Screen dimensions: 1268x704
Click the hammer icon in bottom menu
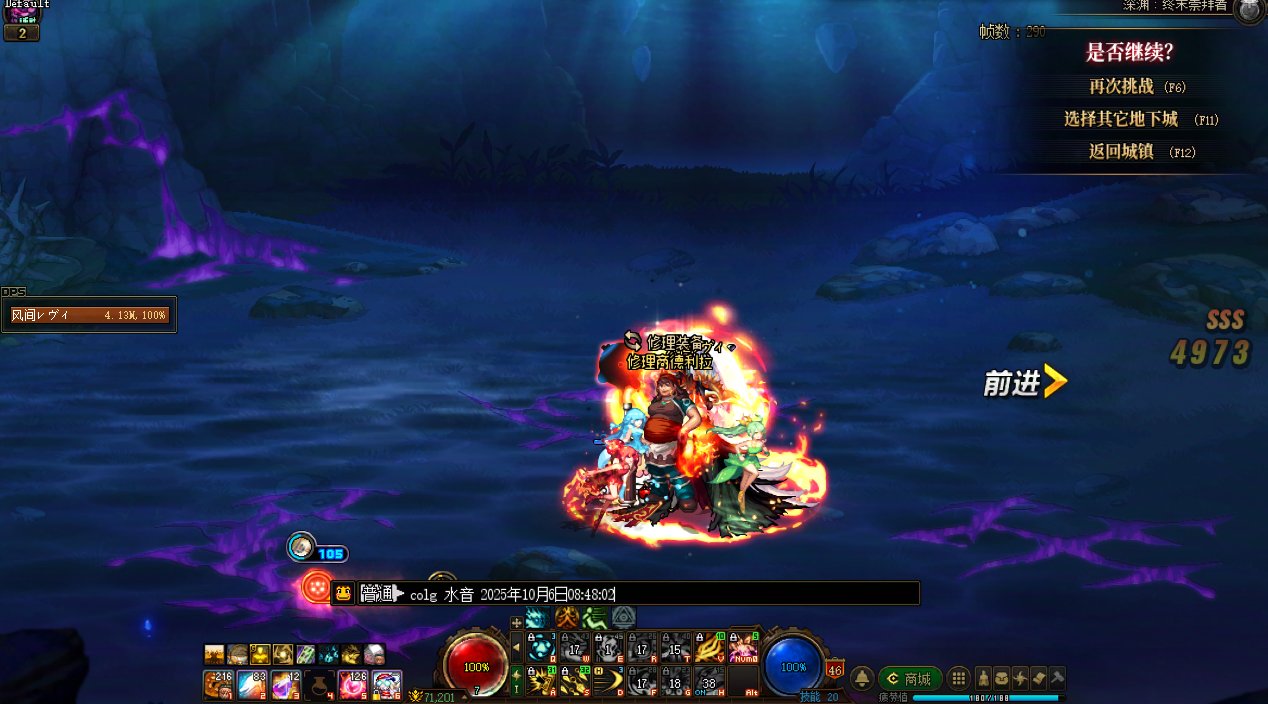click(x=1056, y=677)
